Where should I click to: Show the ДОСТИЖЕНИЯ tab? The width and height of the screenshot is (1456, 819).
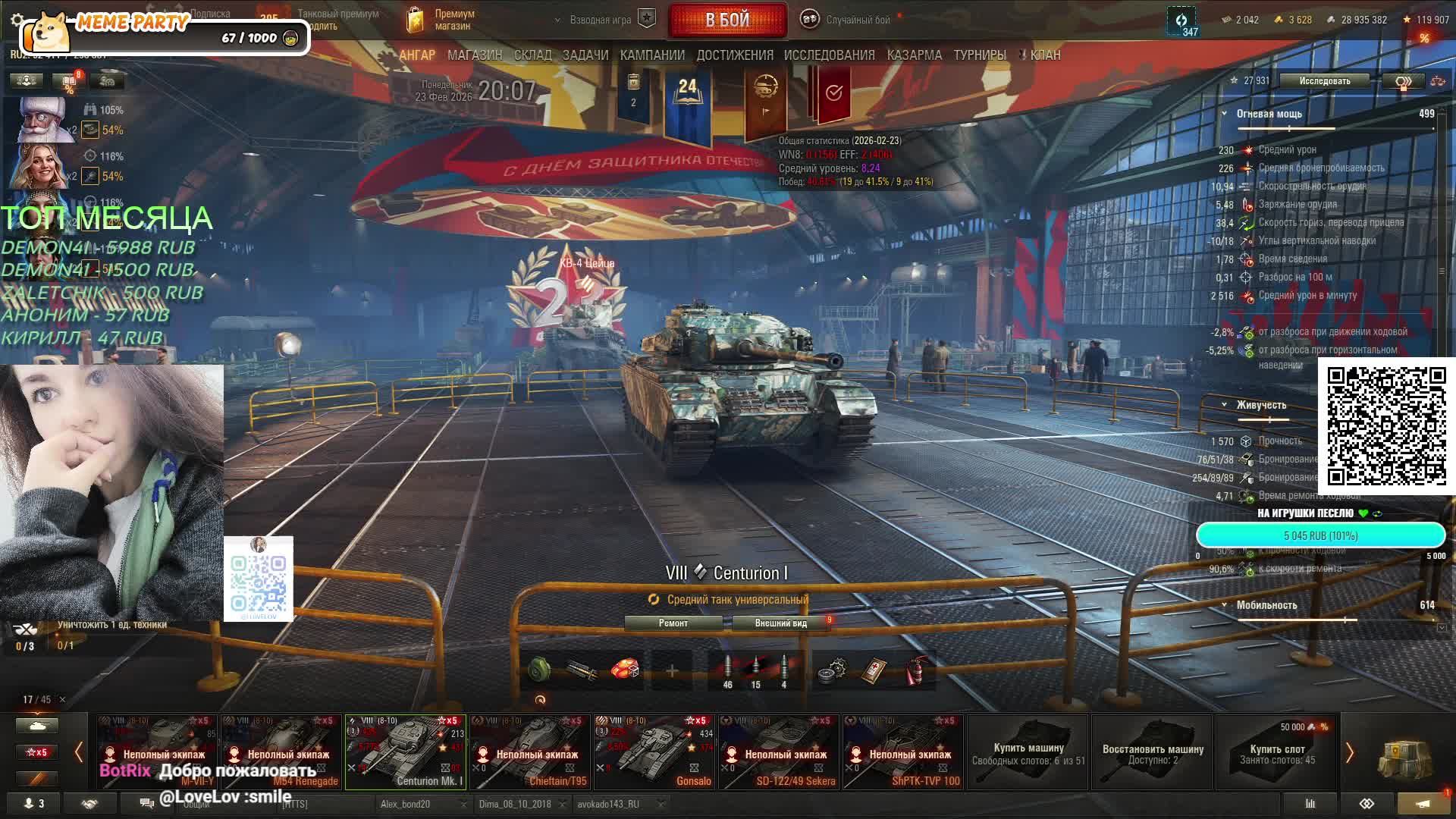tap(735, 55)
